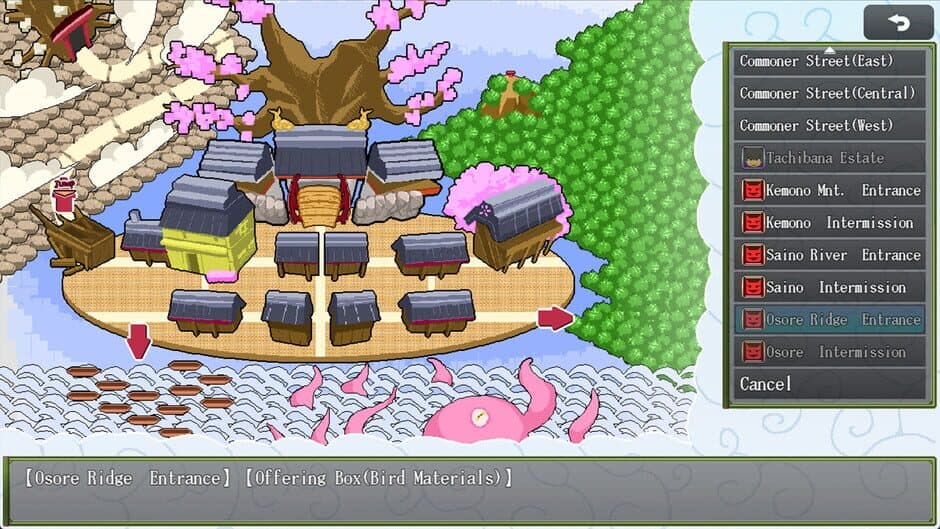The image size is (940, 529).
Task: Go back with the return arrow button
Action: pos(898,22)
